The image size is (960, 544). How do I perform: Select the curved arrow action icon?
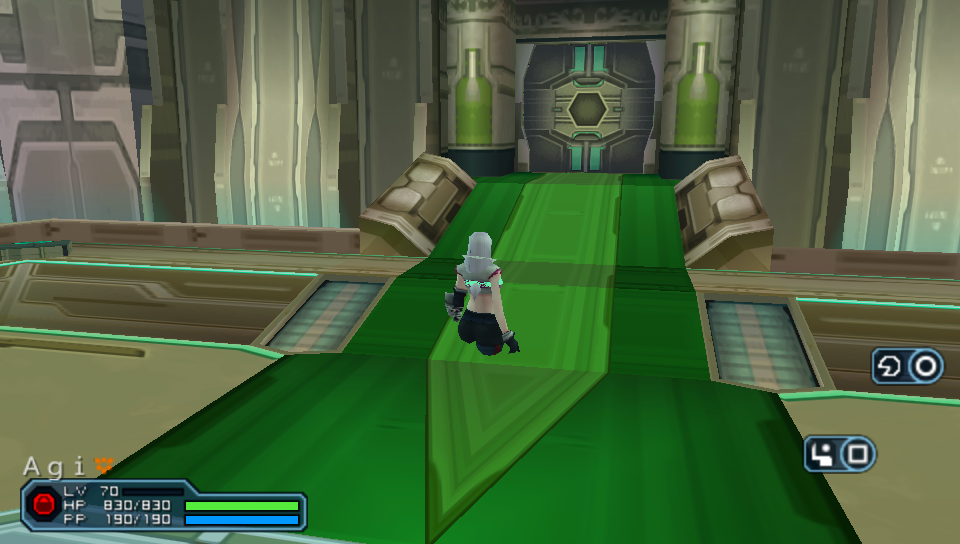click(x=889, y=366)
